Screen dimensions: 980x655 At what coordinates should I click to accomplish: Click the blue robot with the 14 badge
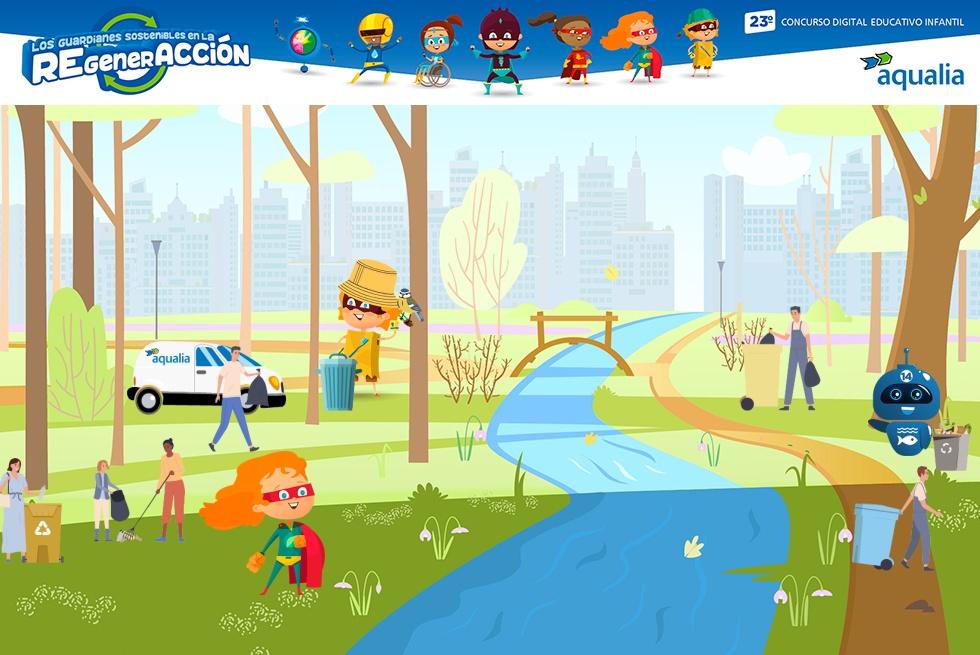[x=905, y=405]
